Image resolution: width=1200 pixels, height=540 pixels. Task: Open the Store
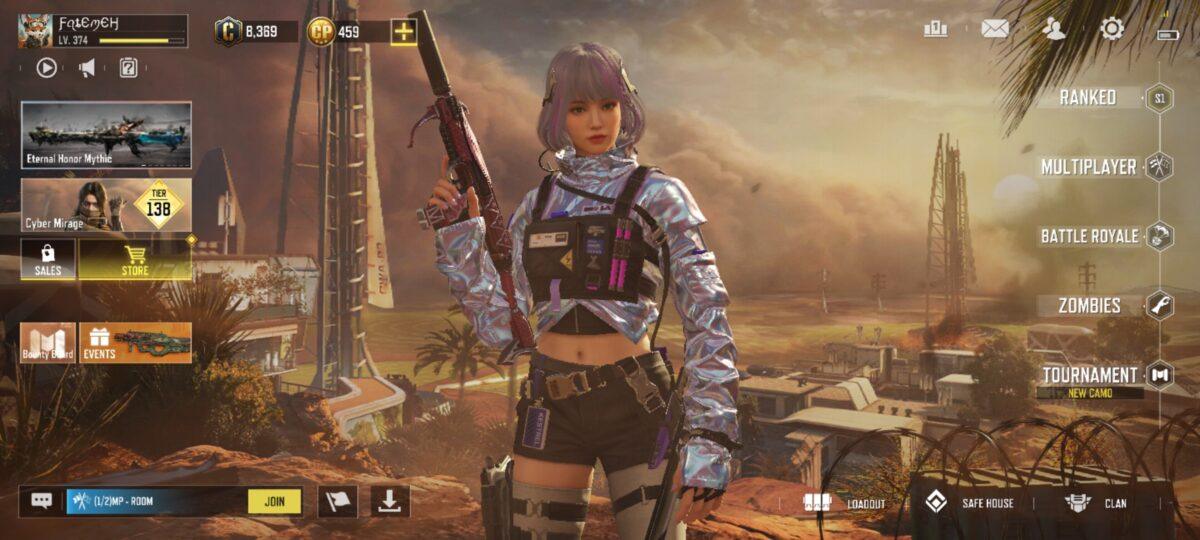click(x=135, y=260)
